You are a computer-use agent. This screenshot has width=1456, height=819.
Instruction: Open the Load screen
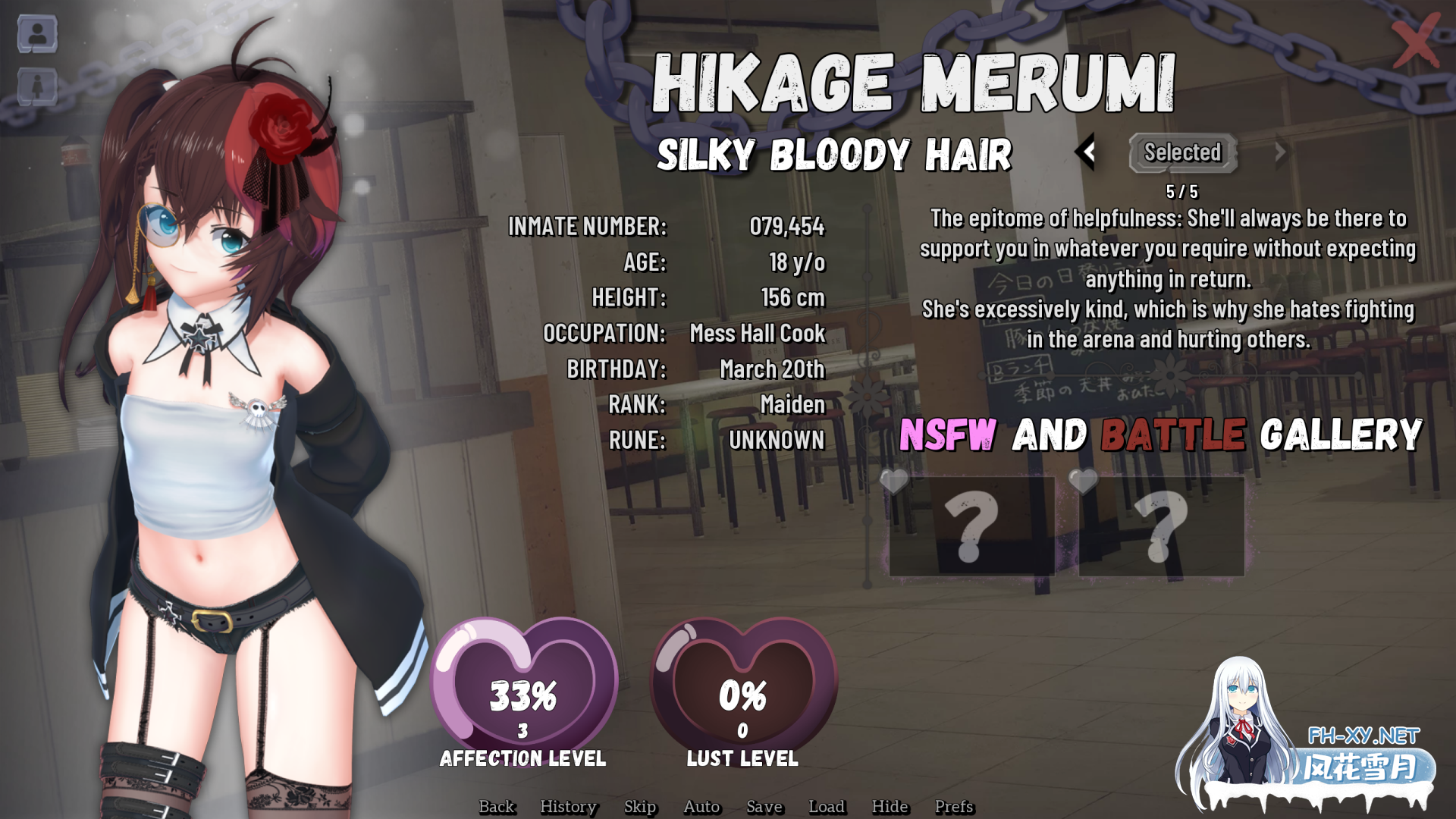(x=827, y=806)
